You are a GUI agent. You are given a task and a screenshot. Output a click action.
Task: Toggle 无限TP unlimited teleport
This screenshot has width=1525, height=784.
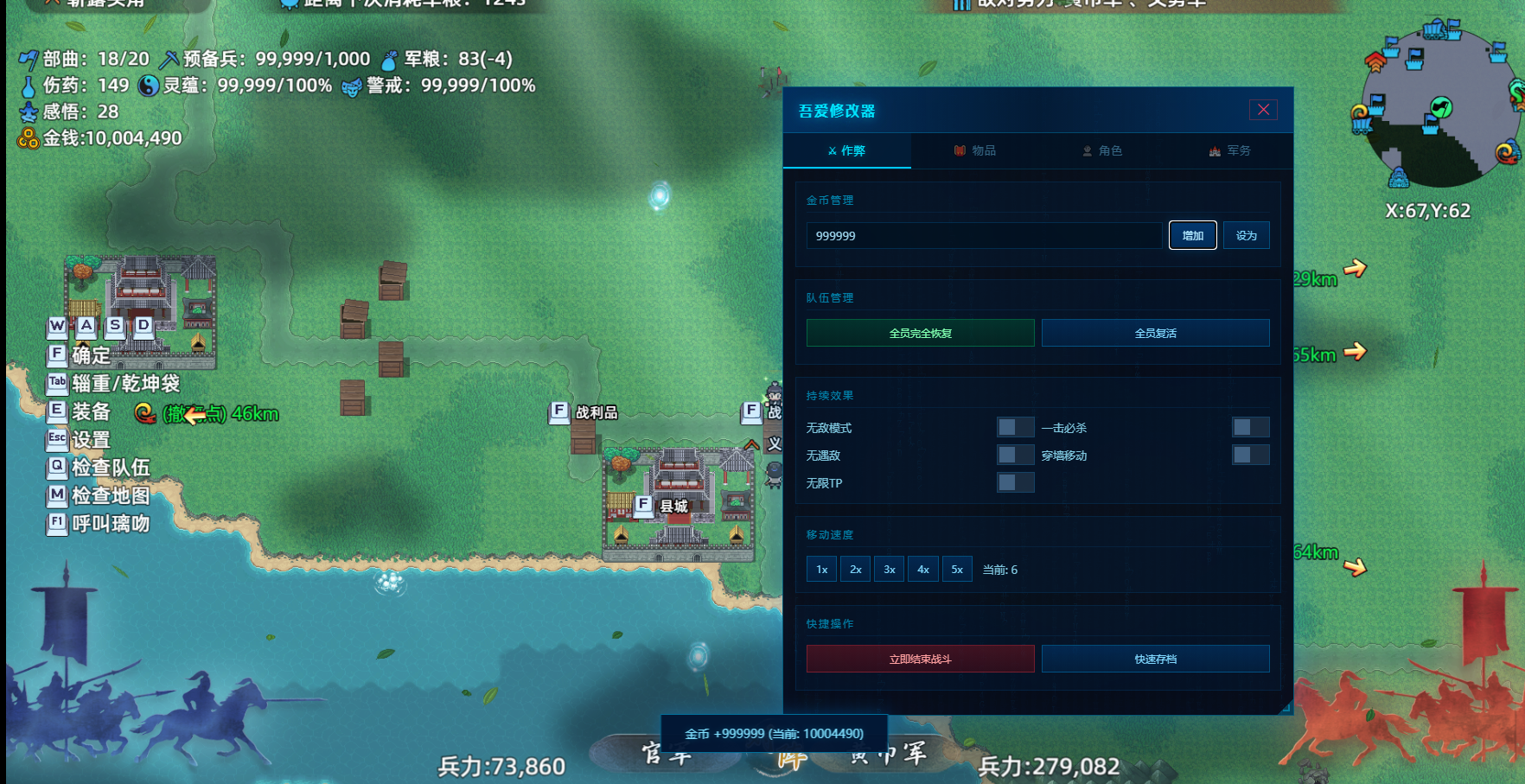[1016, 482]
